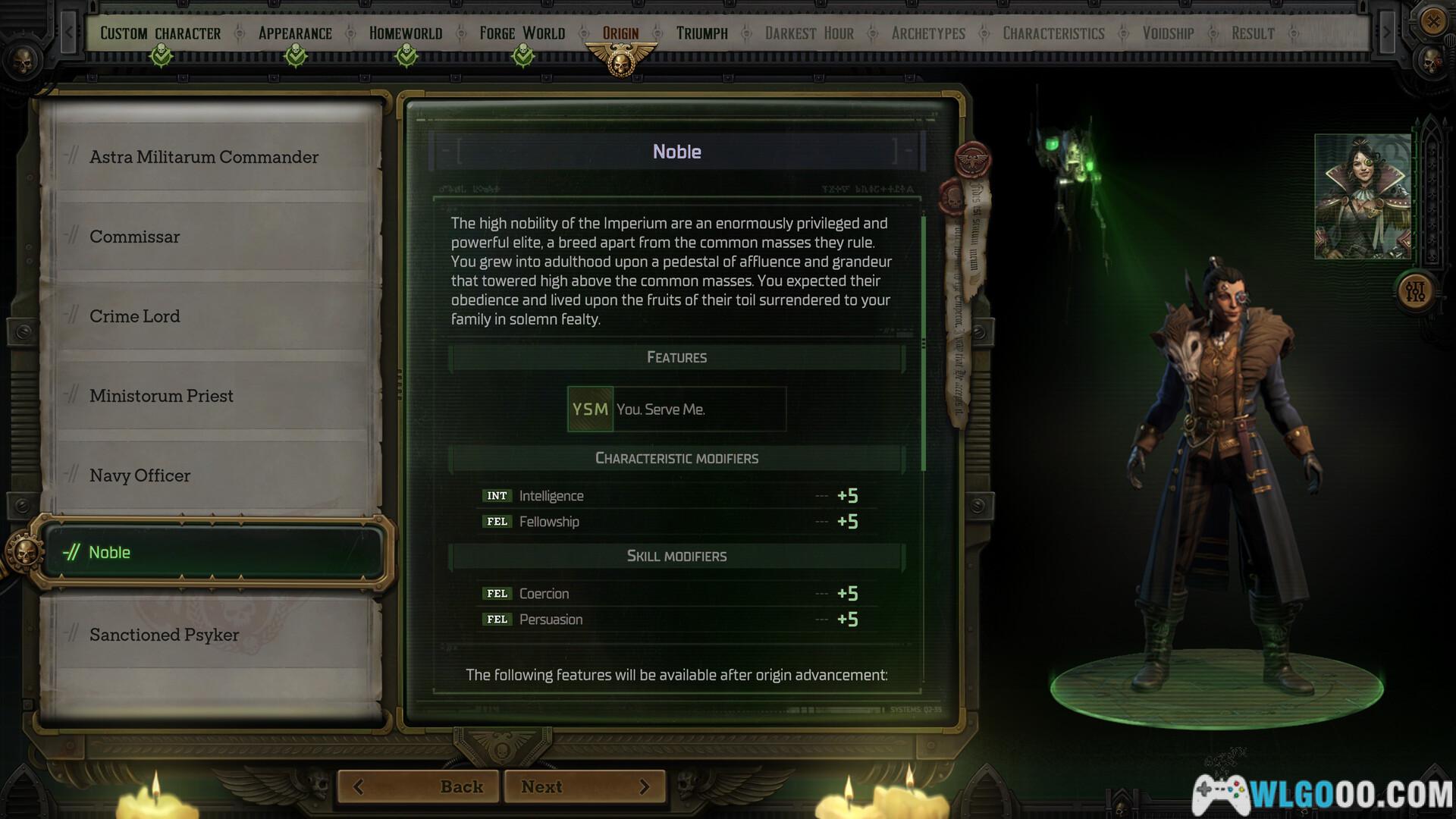Viewport: 1456px width, 819px height.
Task: Switch to the Archetypes tab
Action: 928,33
